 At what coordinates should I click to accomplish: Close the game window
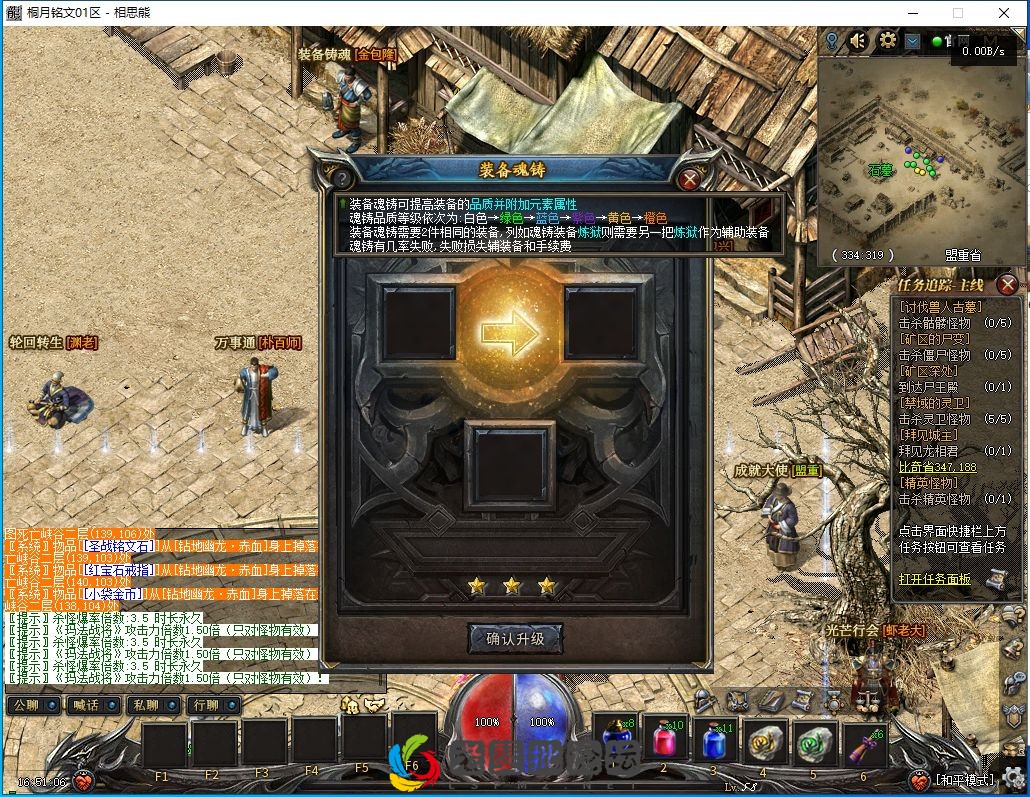[1004, 13]
